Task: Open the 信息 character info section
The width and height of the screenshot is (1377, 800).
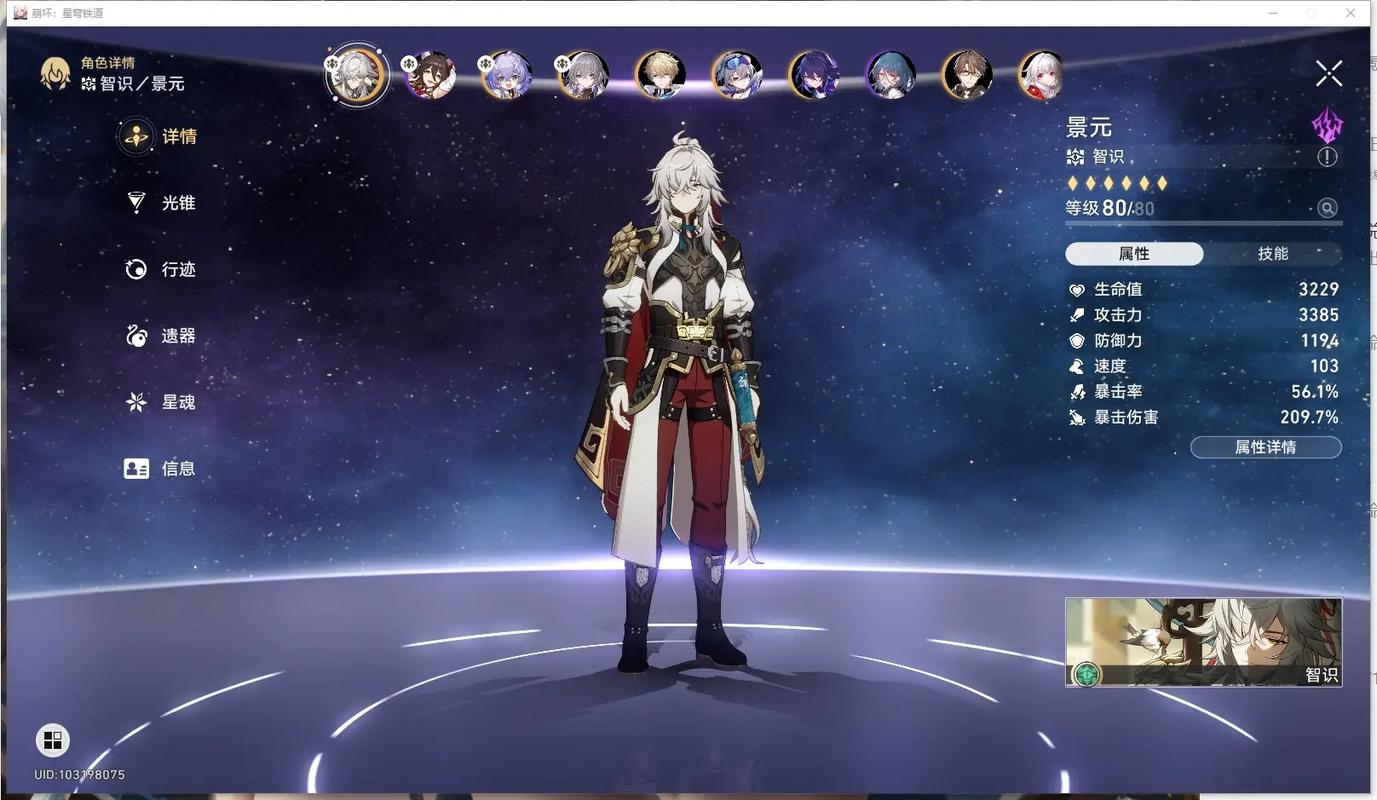Action: (x=160, y=467)
